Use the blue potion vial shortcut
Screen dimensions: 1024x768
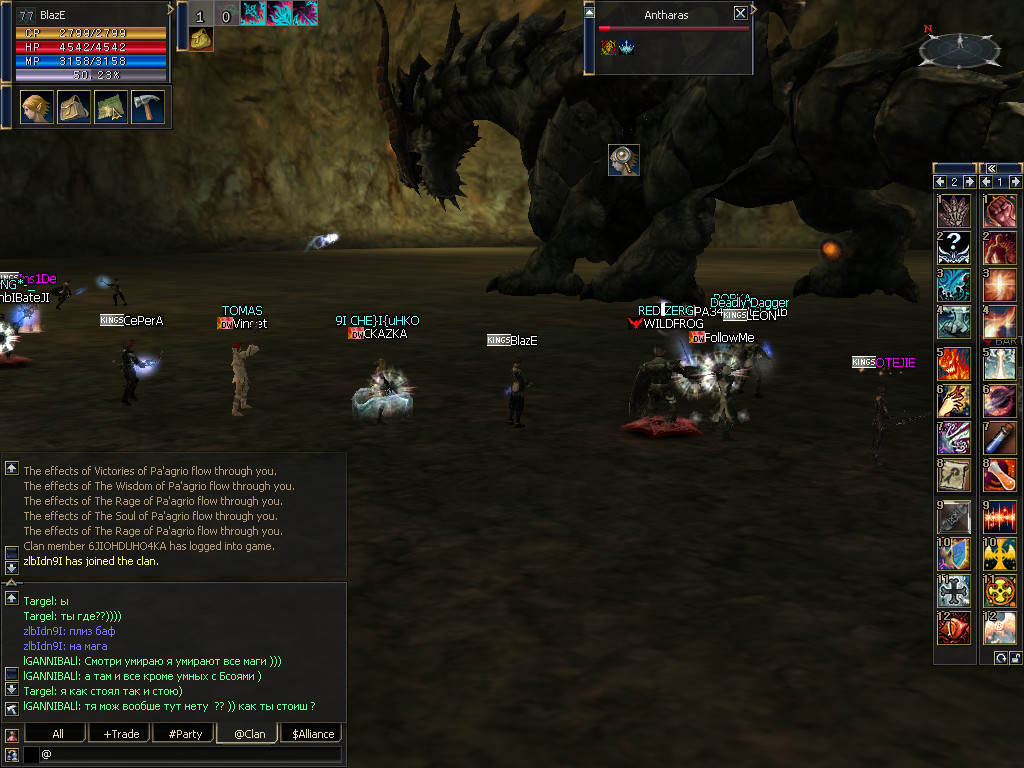coord(1000,436)
